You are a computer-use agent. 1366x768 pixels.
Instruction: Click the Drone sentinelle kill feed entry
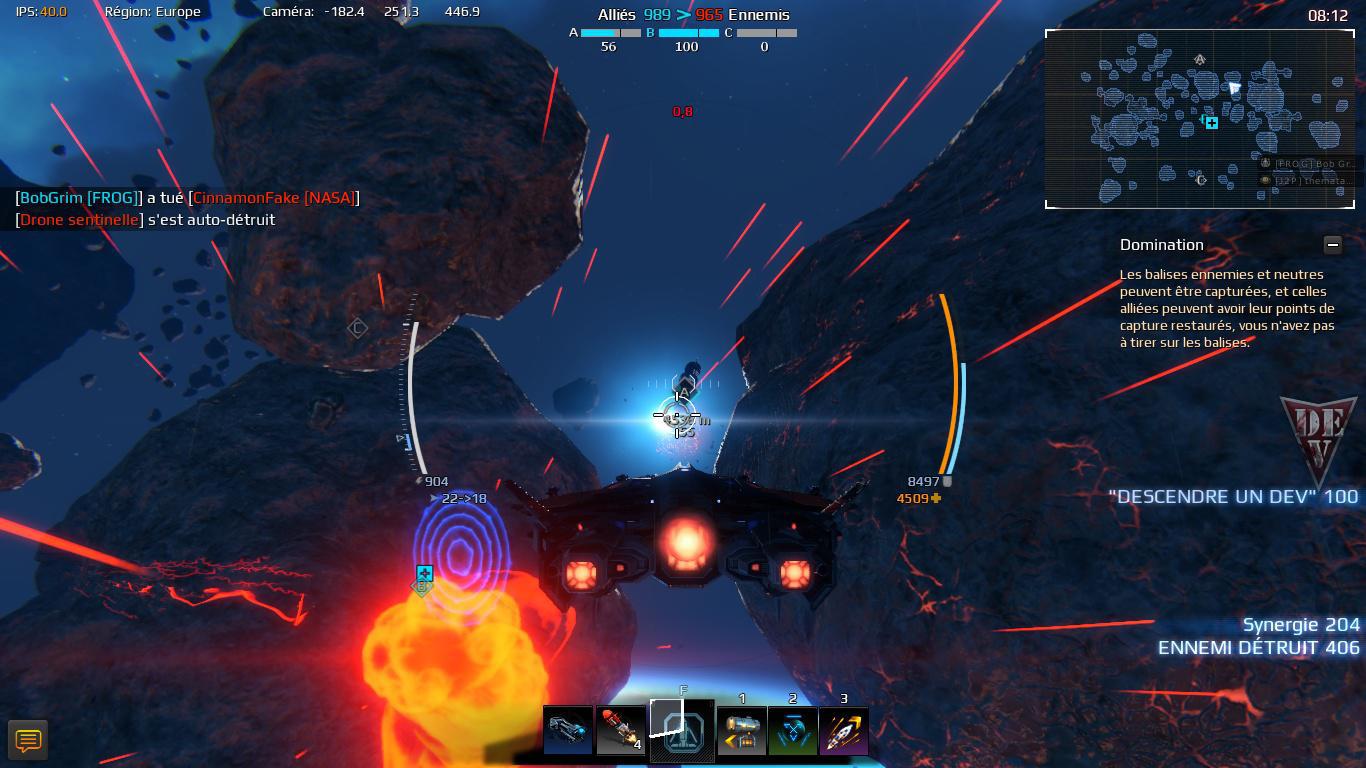tap(146, 220)
